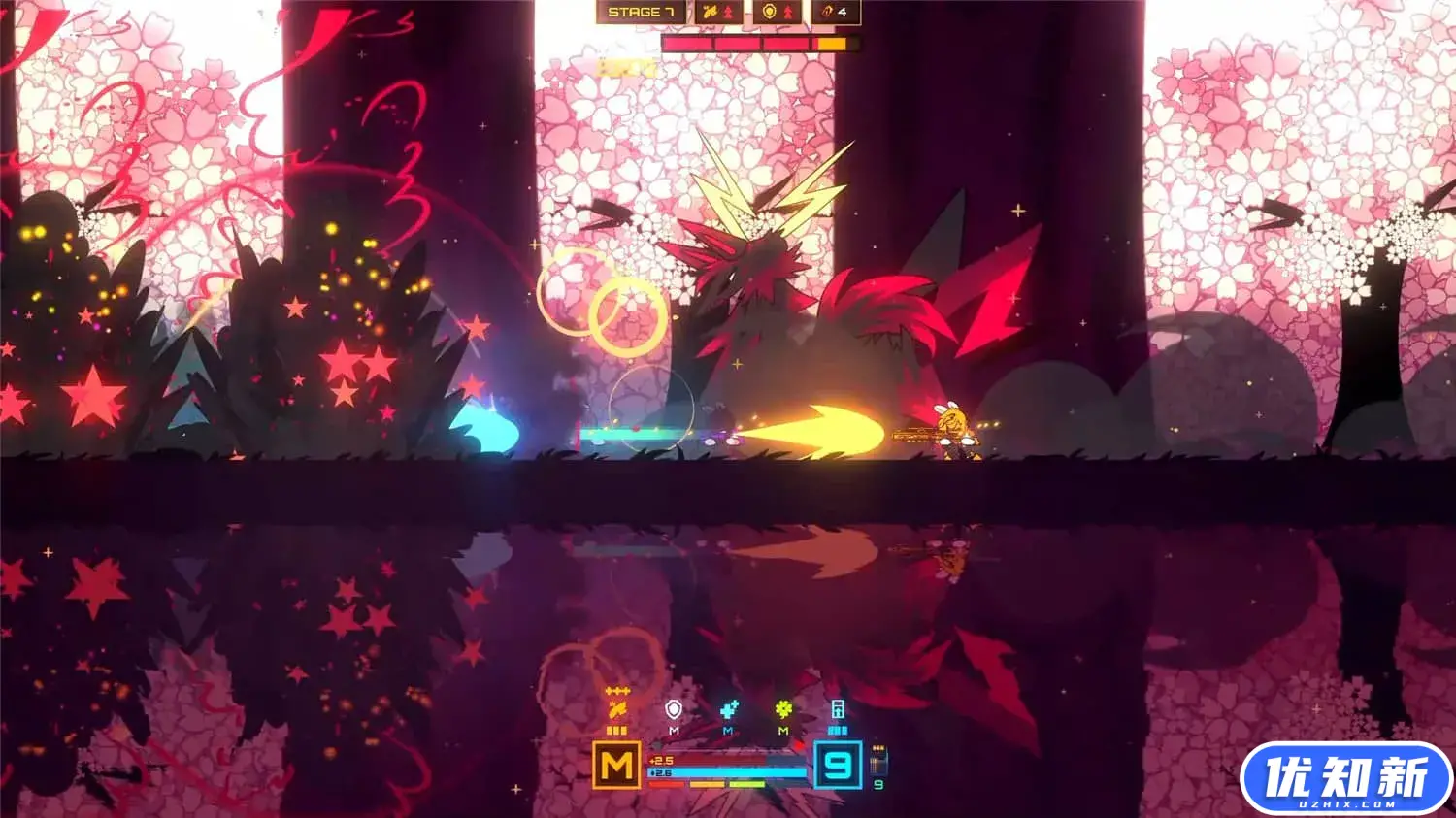The image size is (1456, 818).
Task: Select the cyan plus-sign upgrade icon
Action: tap(729, 710)
